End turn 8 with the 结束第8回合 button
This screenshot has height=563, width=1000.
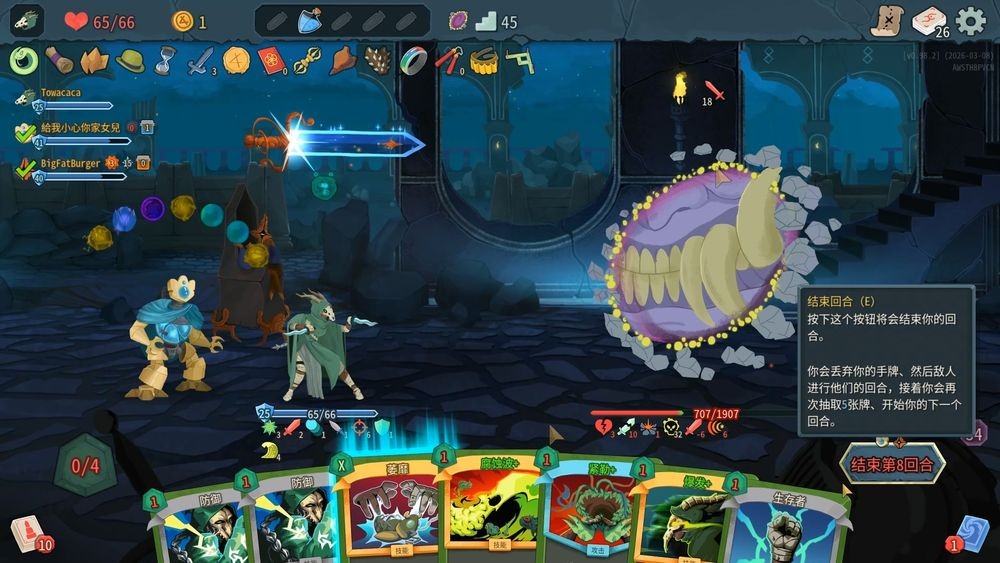(x=893, y=464)
